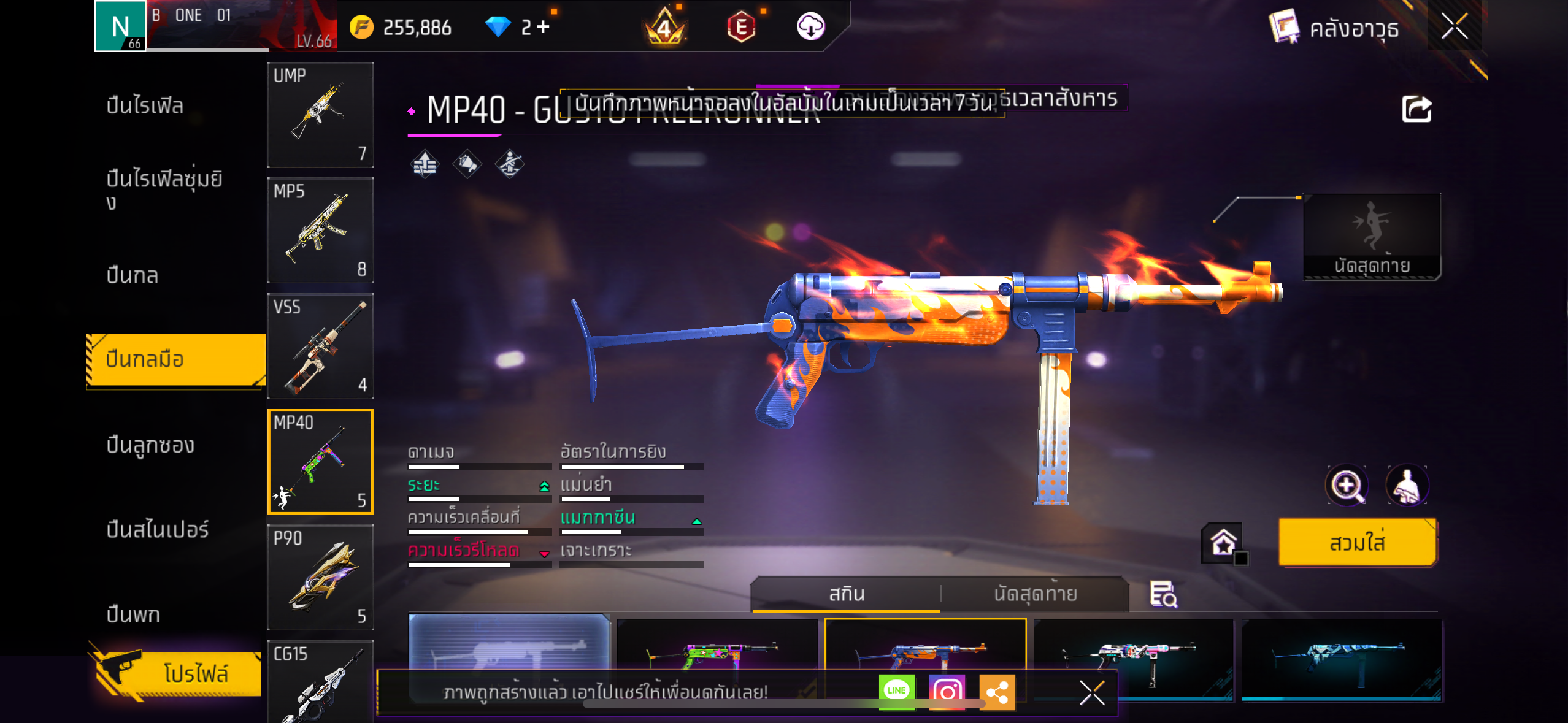Share screenshot to LINE

pyautogui.click(x=896, y=691)
